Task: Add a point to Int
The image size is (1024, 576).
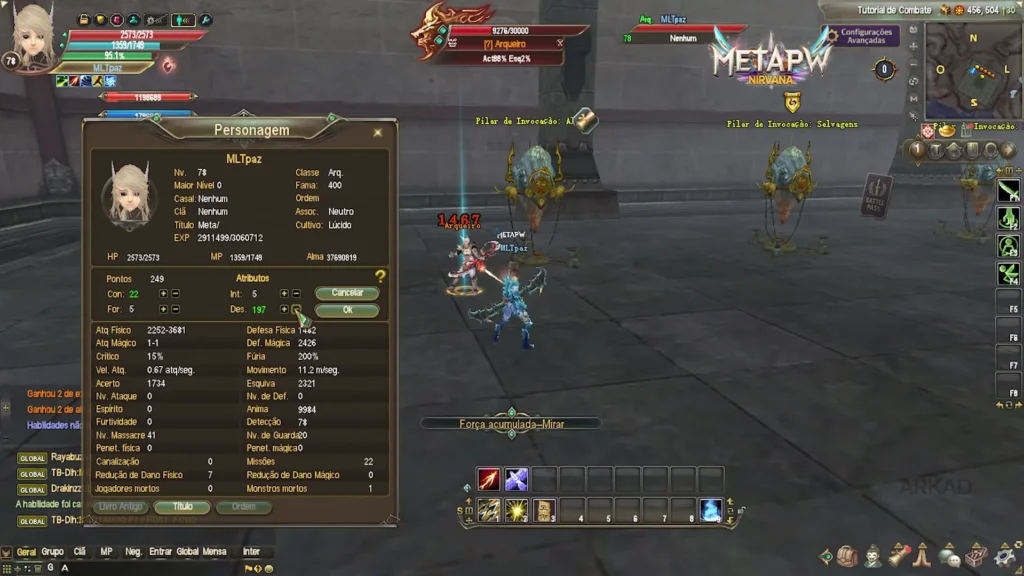Action: tap(284, 294)
